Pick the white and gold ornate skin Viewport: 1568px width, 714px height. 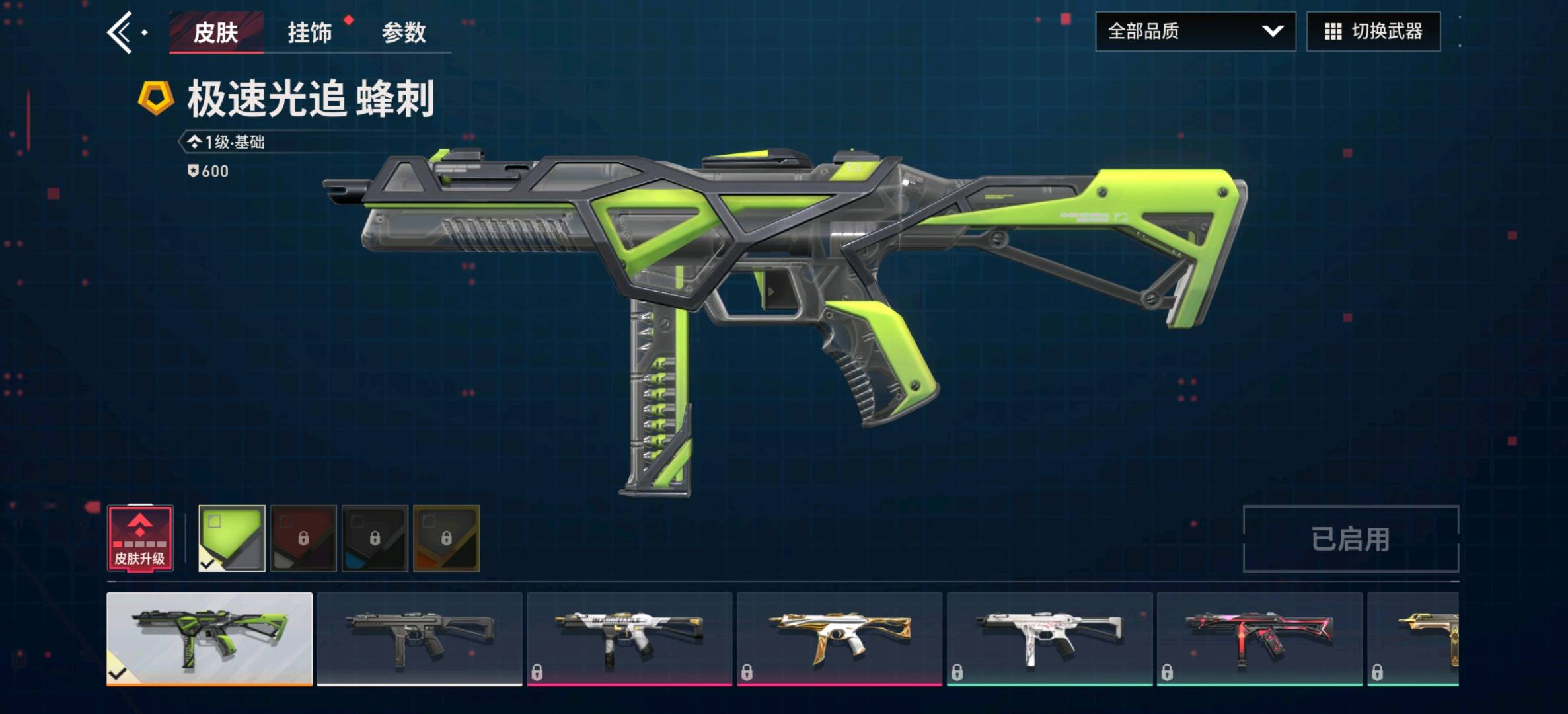[x=839, y=639]
